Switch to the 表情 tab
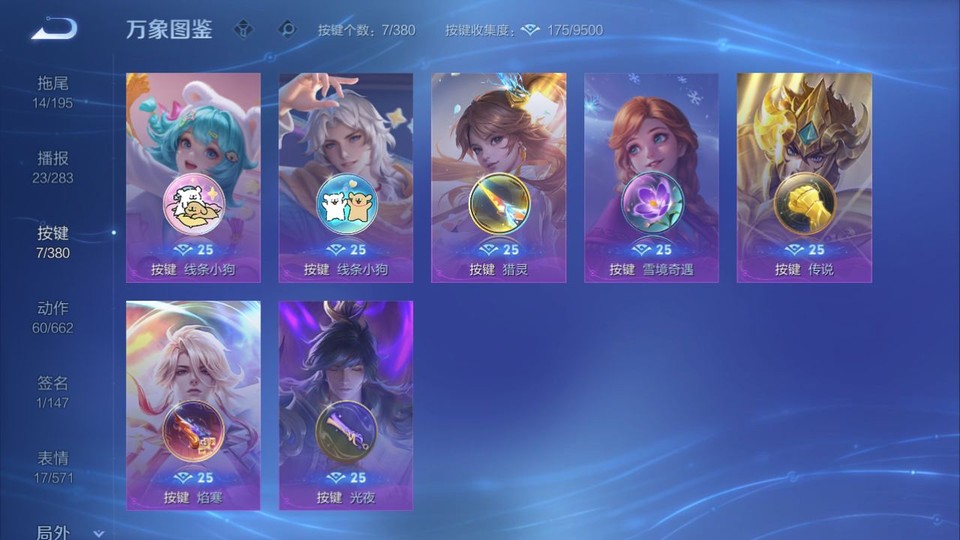Image resolution: width=960 pixels, height=540 pixels. (53, 467)
